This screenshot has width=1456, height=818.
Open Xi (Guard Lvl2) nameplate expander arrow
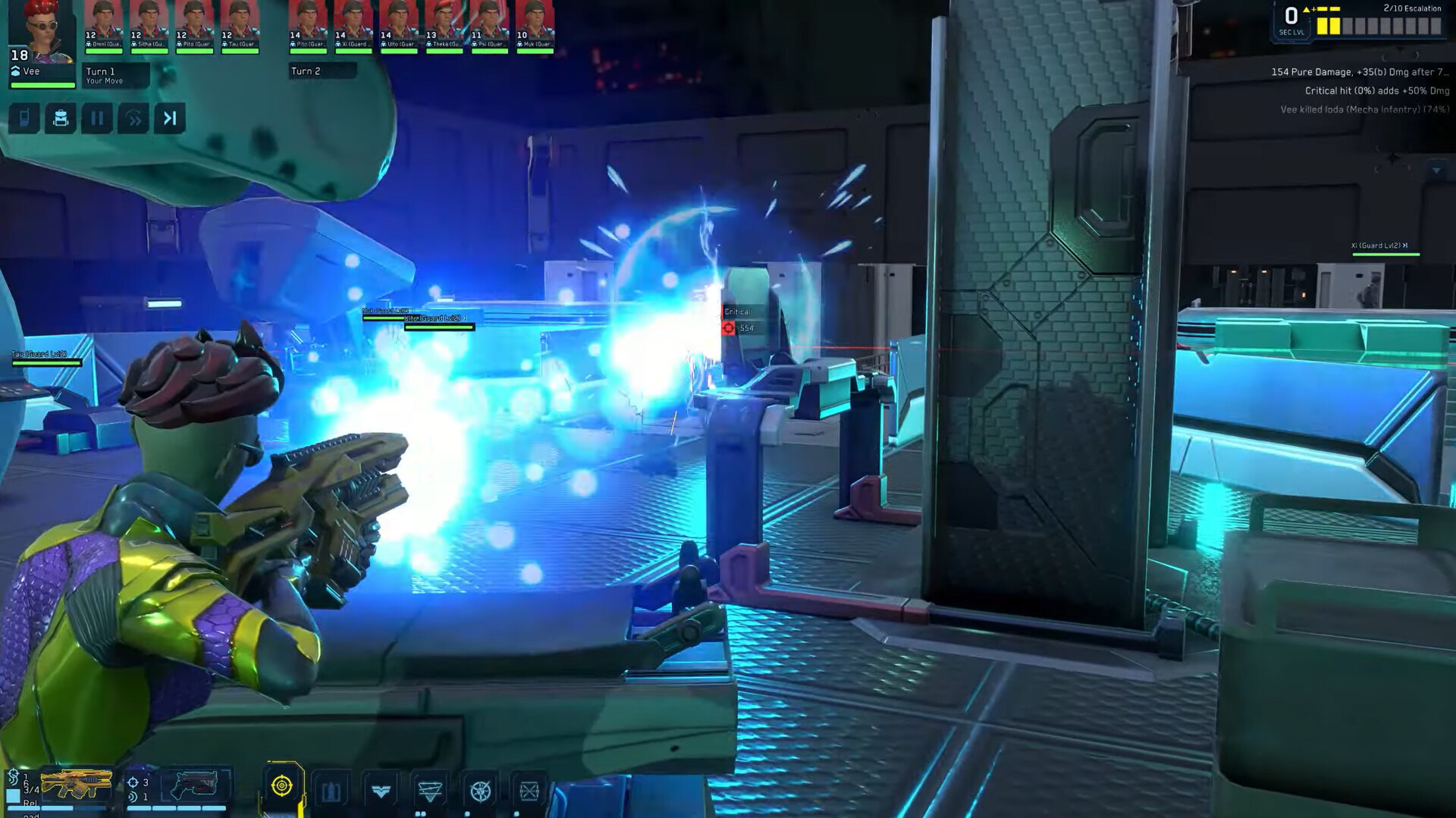(1405, 246)
